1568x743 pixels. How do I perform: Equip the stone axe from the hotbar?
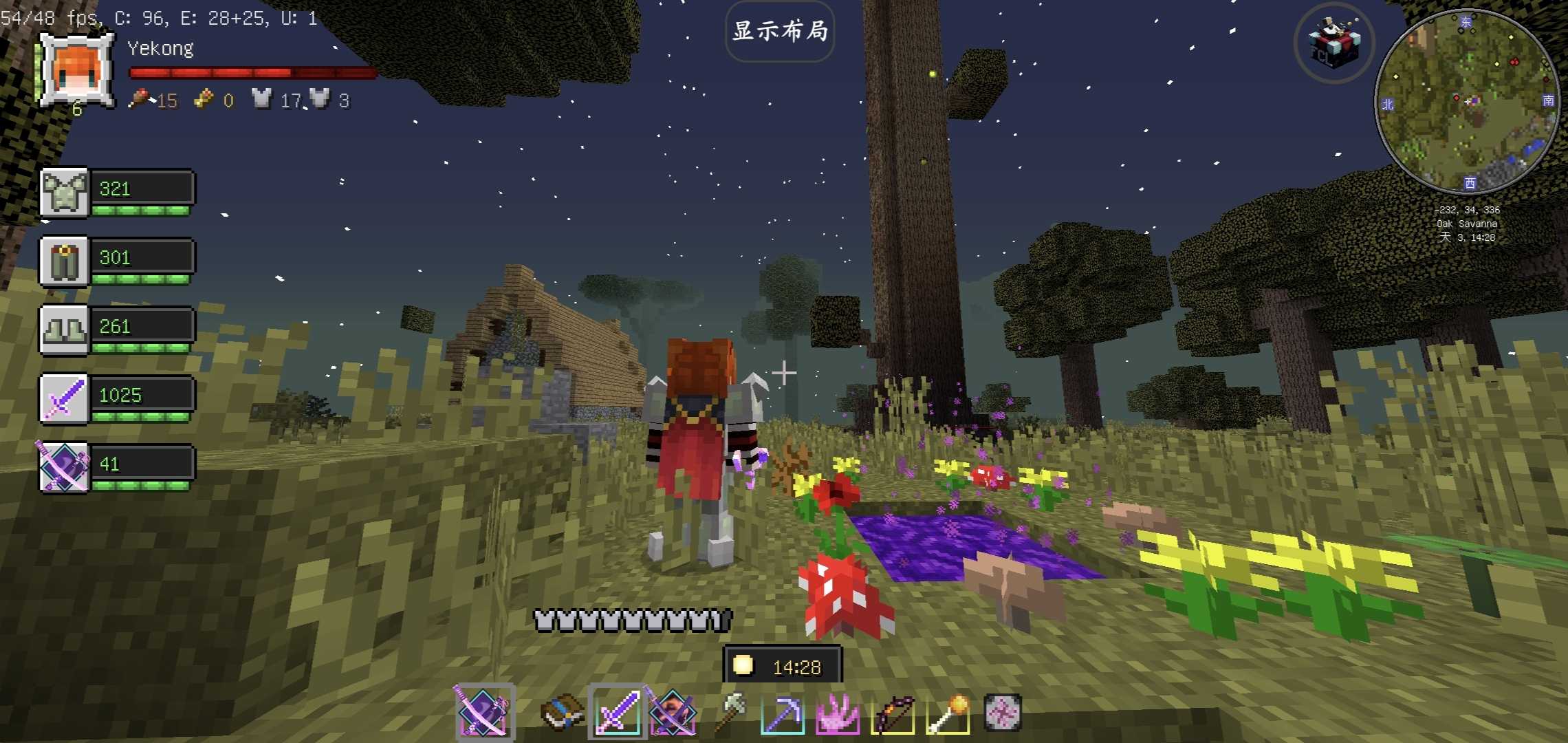click(729, 712)
